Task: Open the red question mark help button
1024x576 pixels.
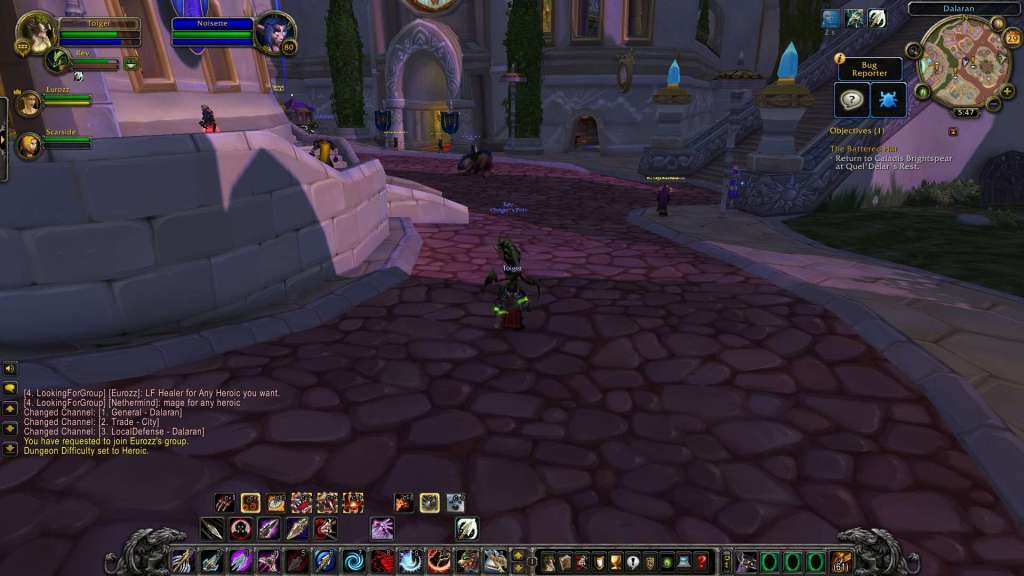Action: point(702,561)
